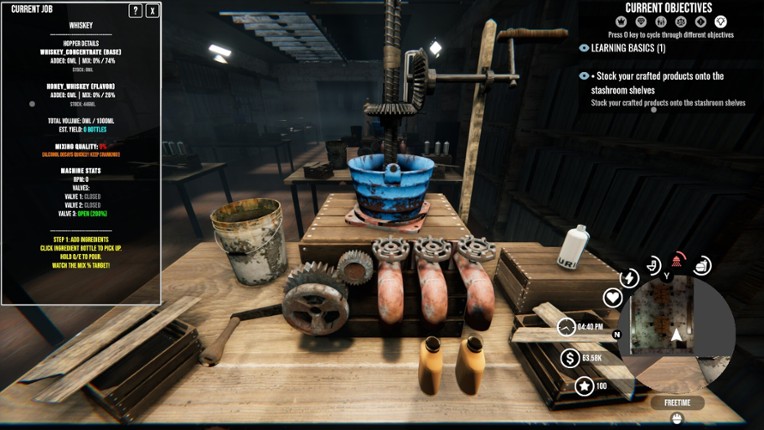Viewport: 764px width, 430px height.
Task: Close the Current Job panel
Action: point(152,11)
